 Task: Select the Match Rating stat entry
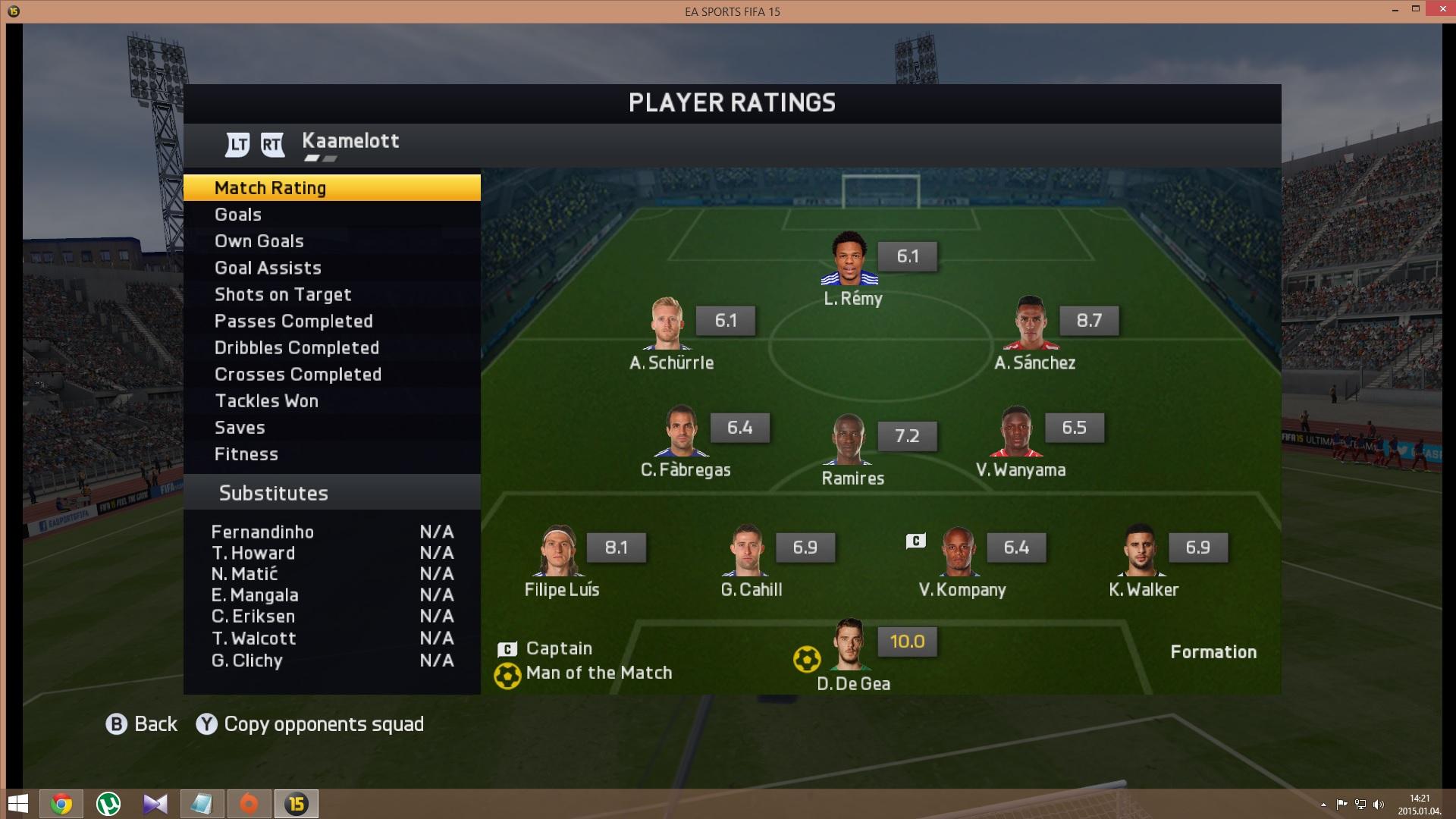click(331, 188)
